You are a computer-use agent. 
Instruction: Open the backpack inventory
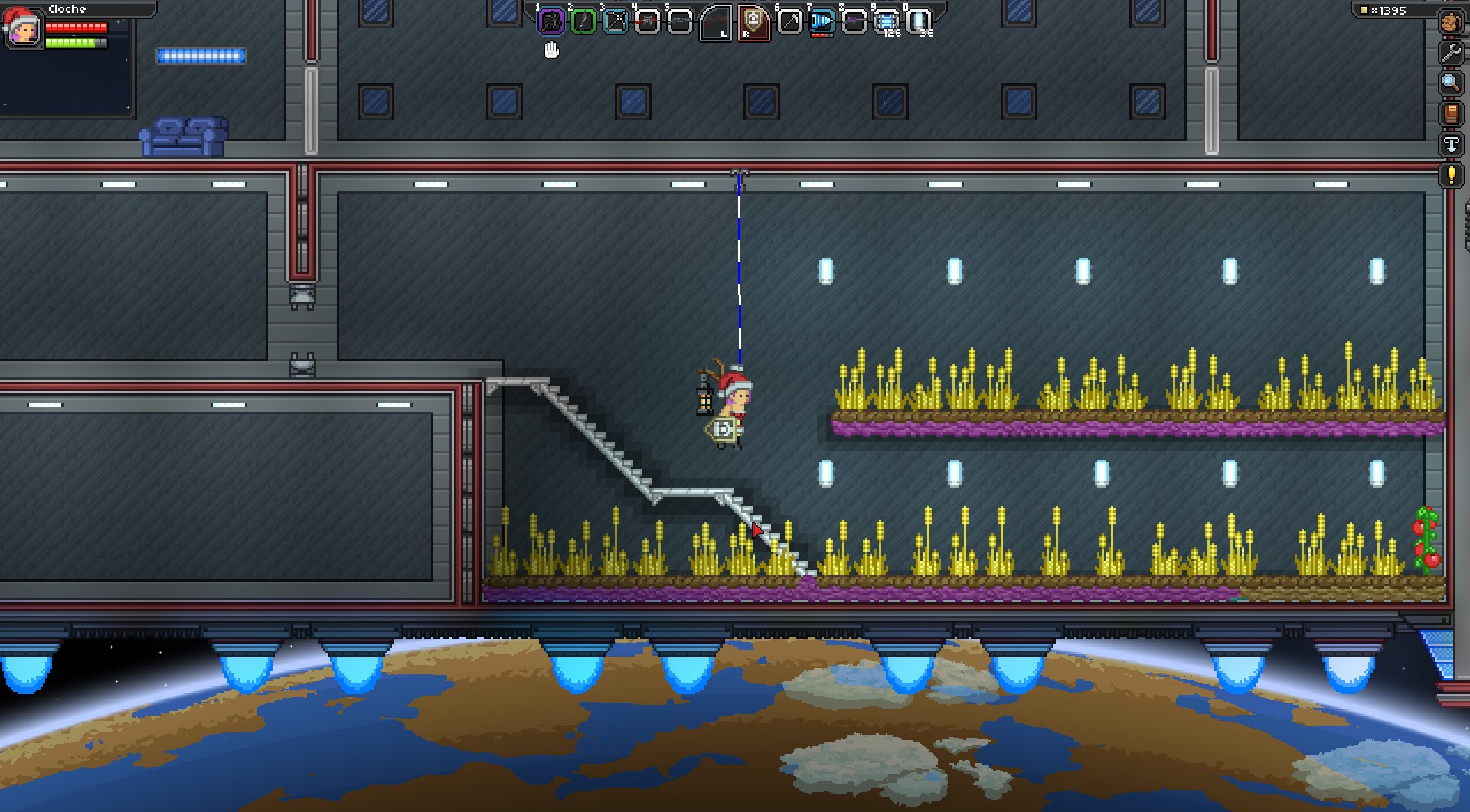coord(1451,22)
